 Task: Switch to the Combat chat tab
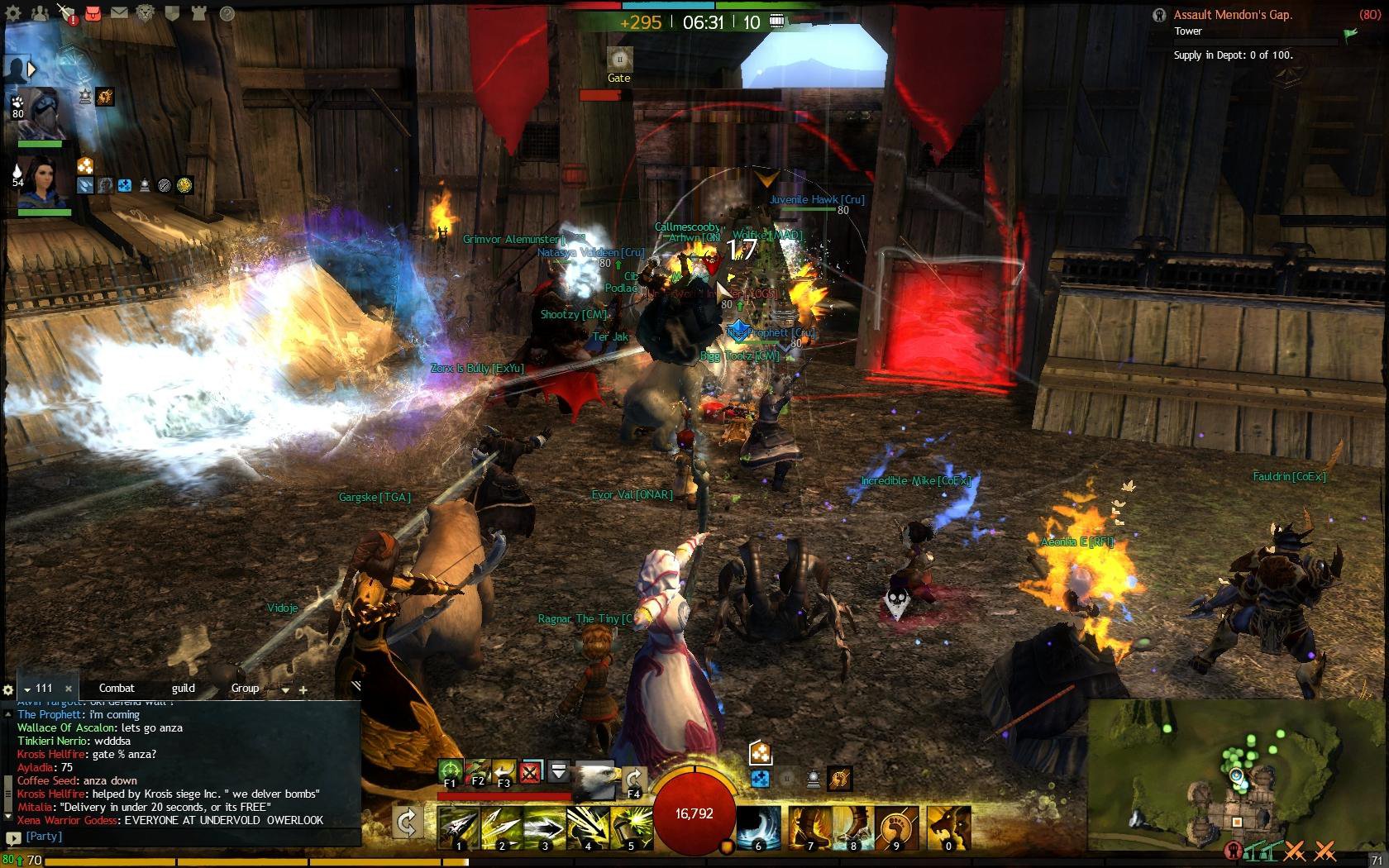(117, 688)
